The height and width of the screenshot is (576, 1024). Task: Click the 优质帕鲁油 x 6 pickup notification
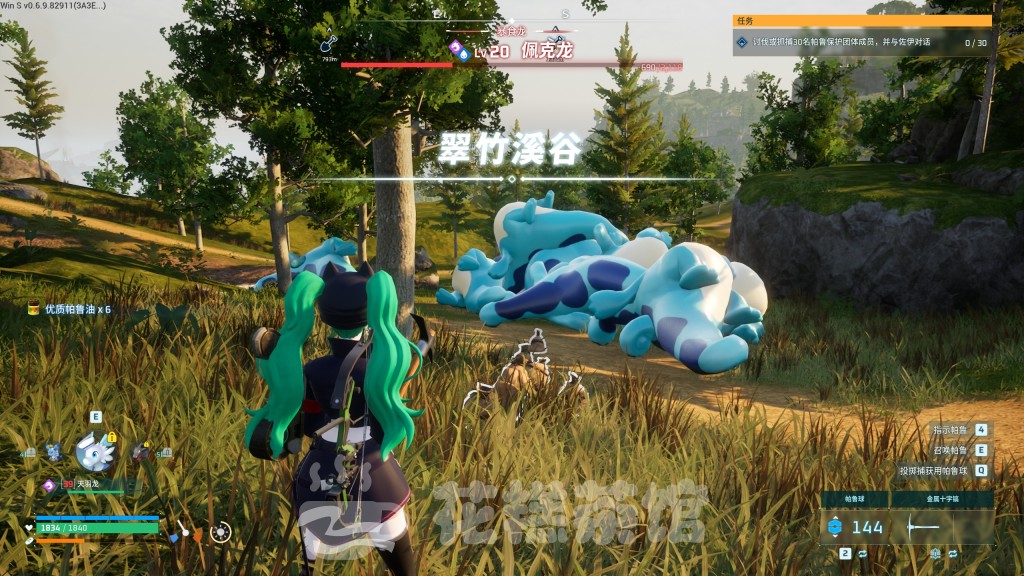pyautogui.click(x=70, y=310)
